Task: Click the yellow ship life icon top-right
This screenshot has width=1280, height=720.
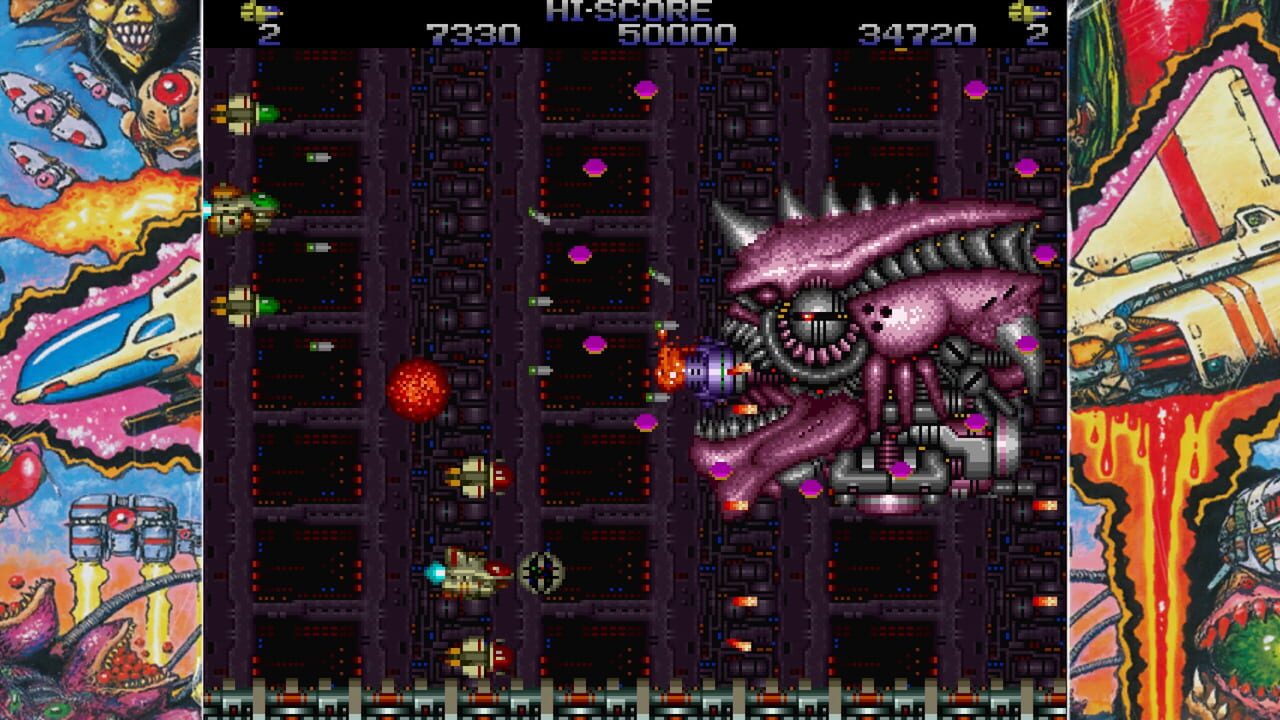Action: pos(1020,14)
